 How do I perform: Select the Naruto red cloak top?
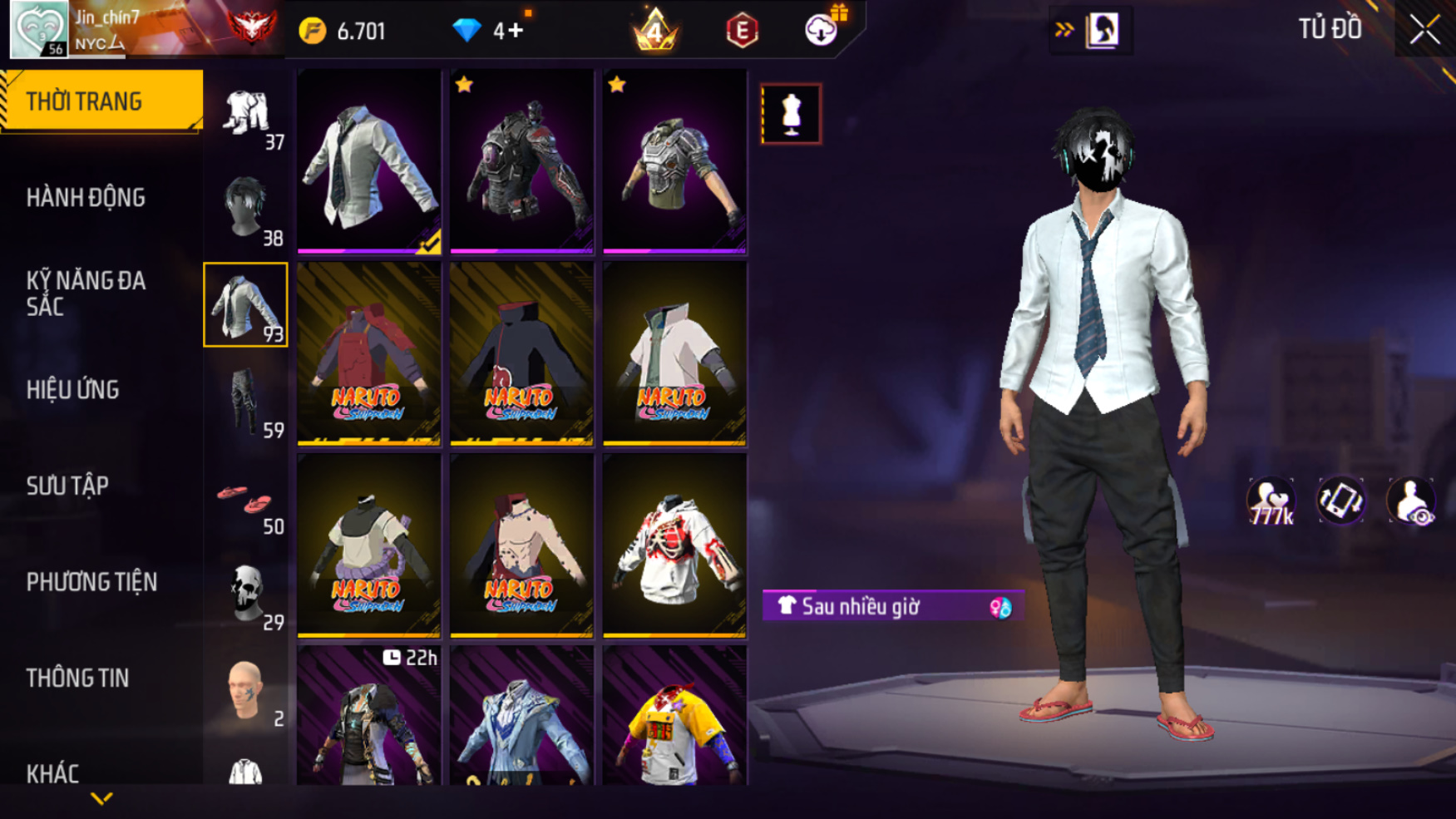point(368,354)
